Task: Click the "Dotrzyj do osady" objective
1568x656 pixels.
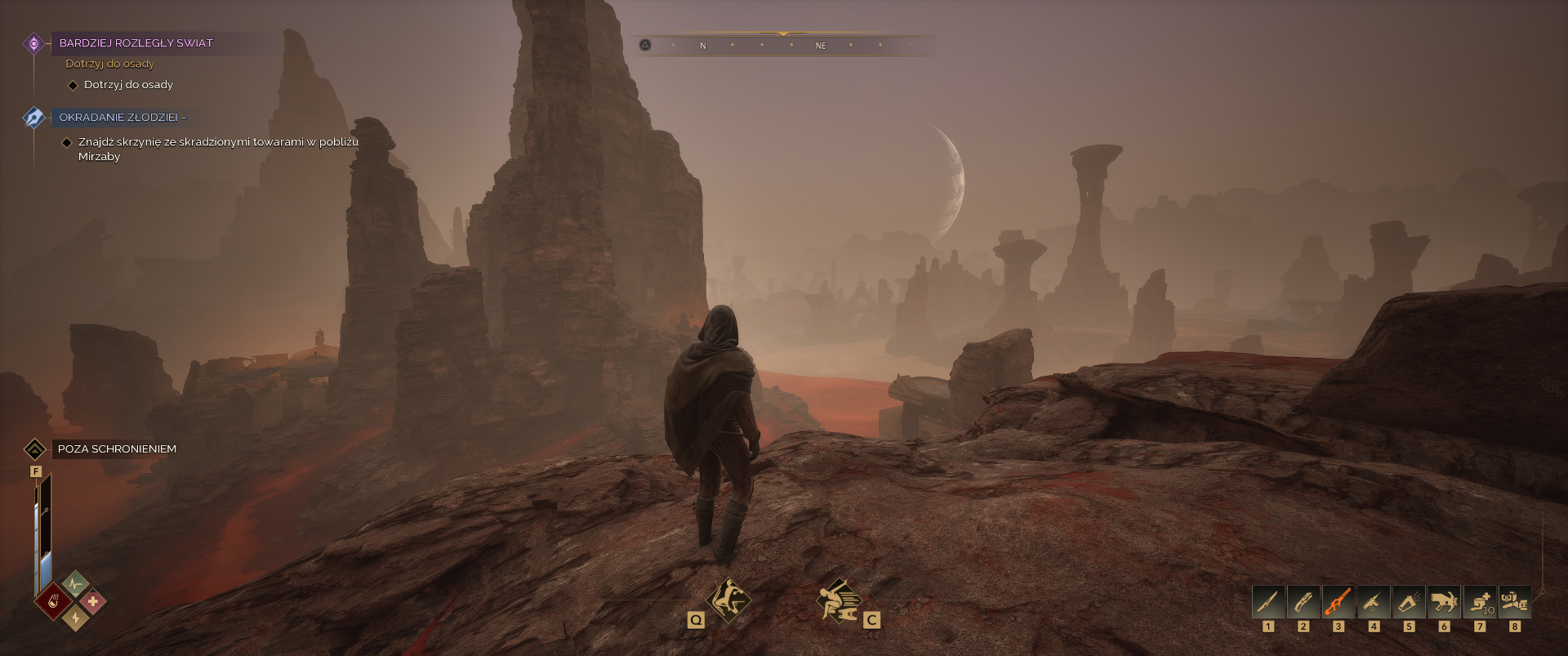Action: (128, 85)
